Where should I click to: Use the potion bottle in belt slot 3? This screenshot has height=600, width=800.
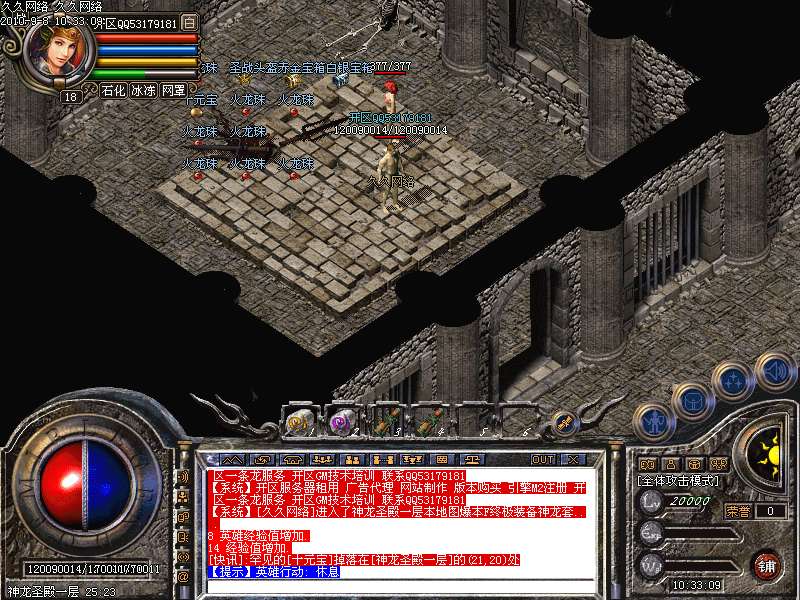388,423
